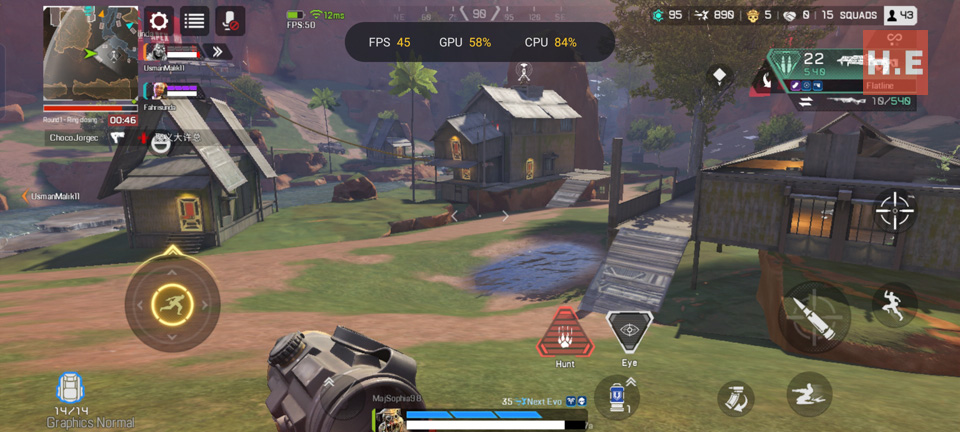Activate the Eye tactical ability
Viewport: 960px width, 432px height.
click(x=629, y=333)
